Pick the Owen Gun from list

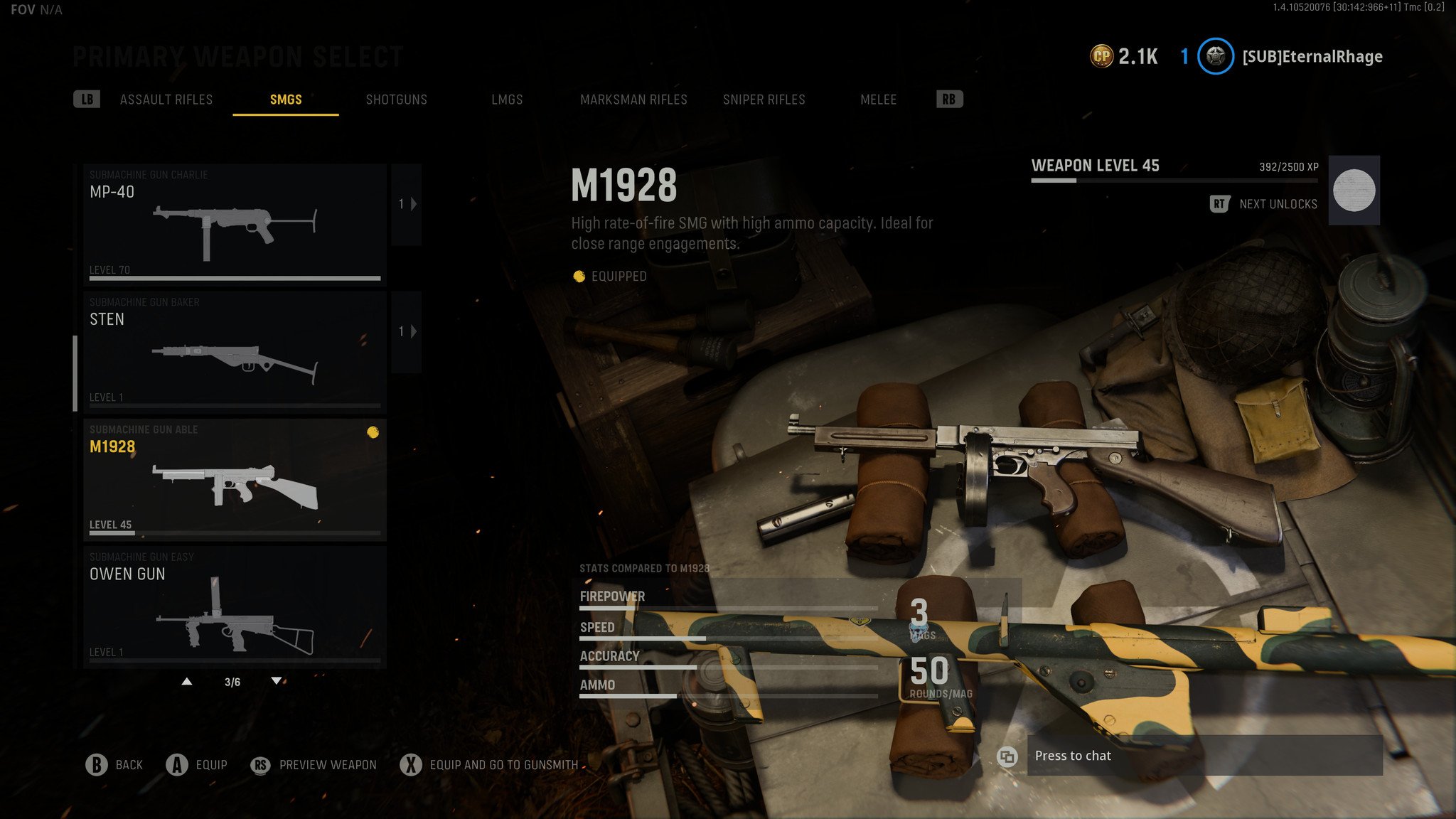[x=235, y=606]
